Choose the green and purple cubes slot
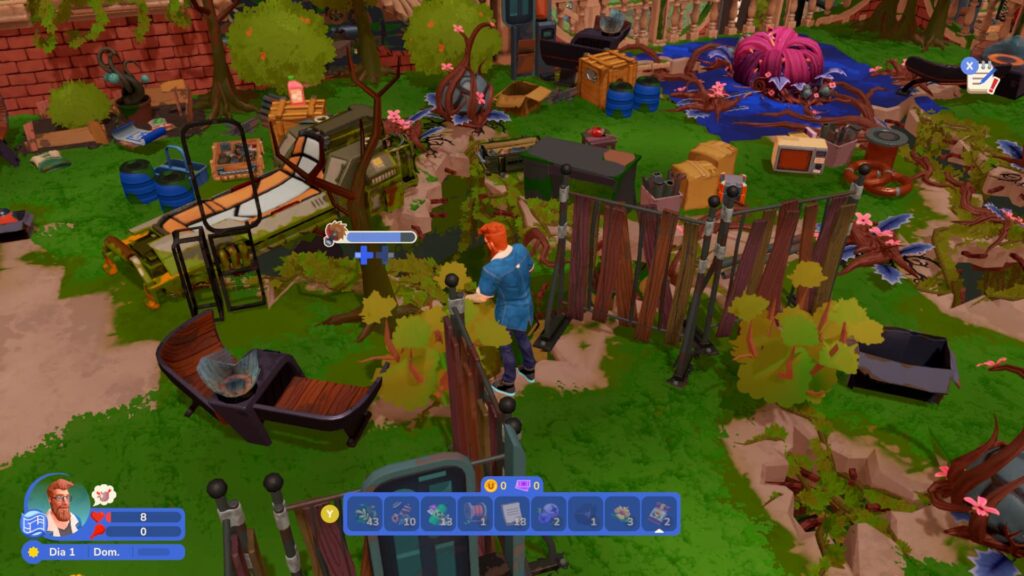Screen dimensions: 1024x576 coord(439,513)
